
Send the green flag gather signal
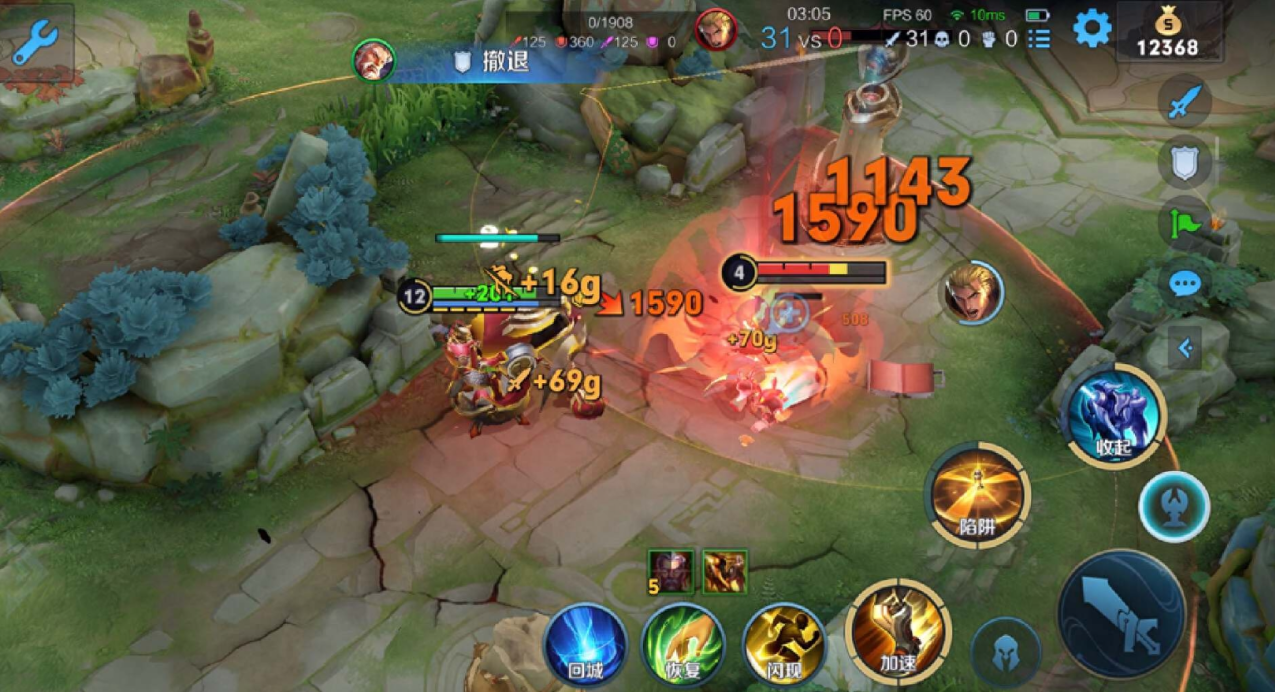click(x=1185, y=223)
